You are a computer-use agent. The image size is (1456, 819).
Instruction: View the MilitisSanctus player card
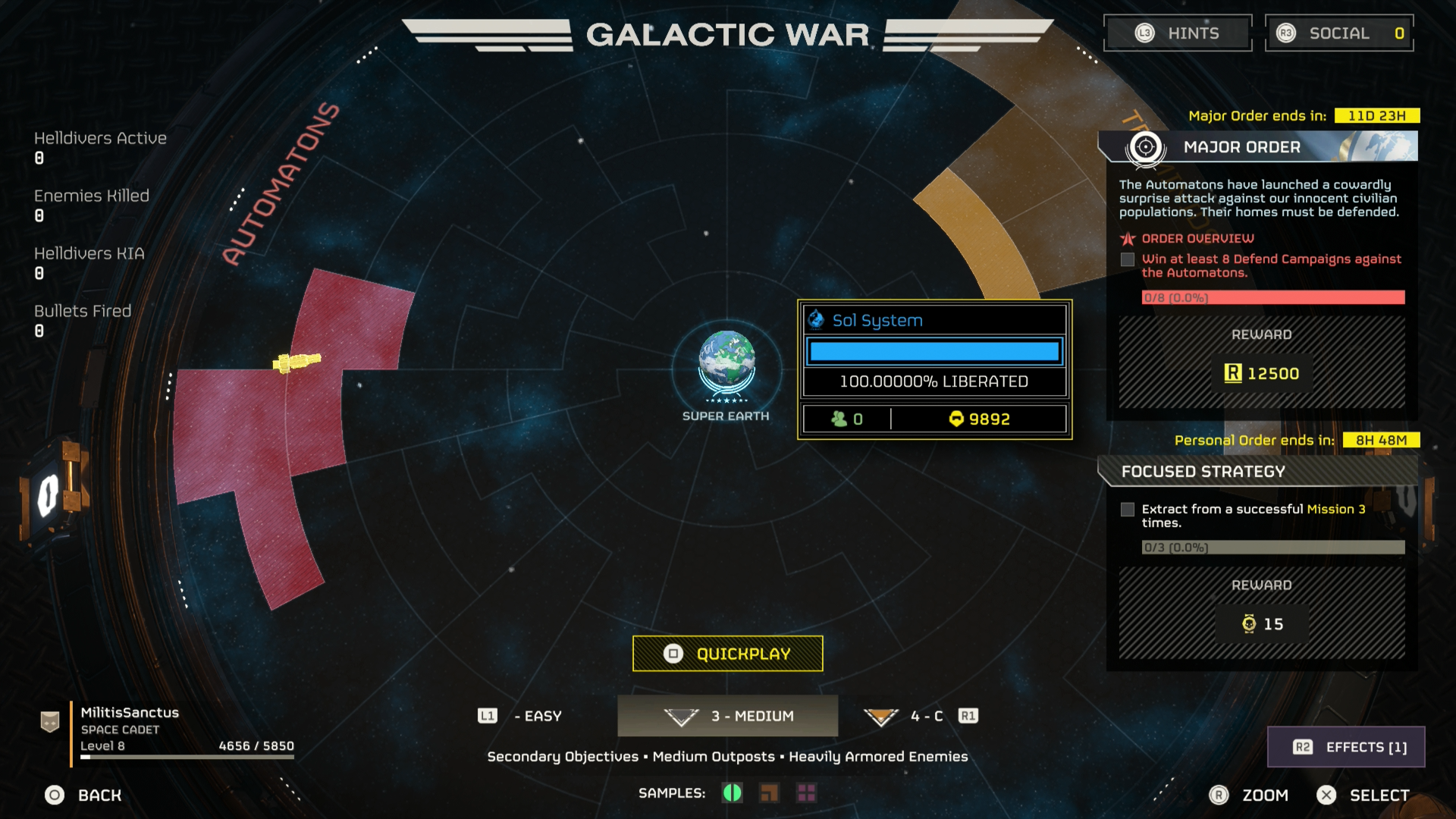(167, 730)
